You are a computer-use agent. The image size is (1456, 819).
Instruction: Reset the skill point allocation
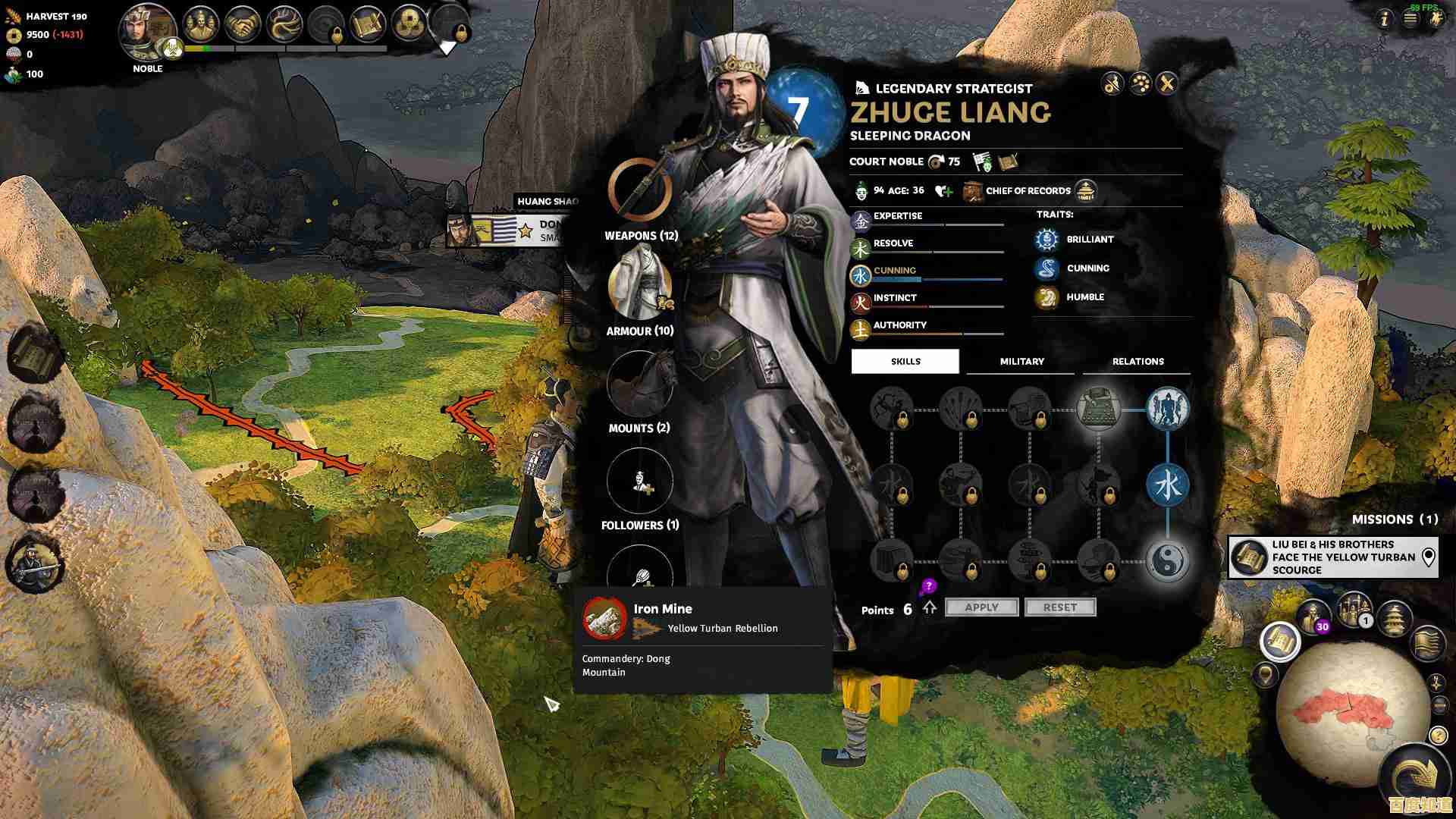click(x=1059, y=607)
